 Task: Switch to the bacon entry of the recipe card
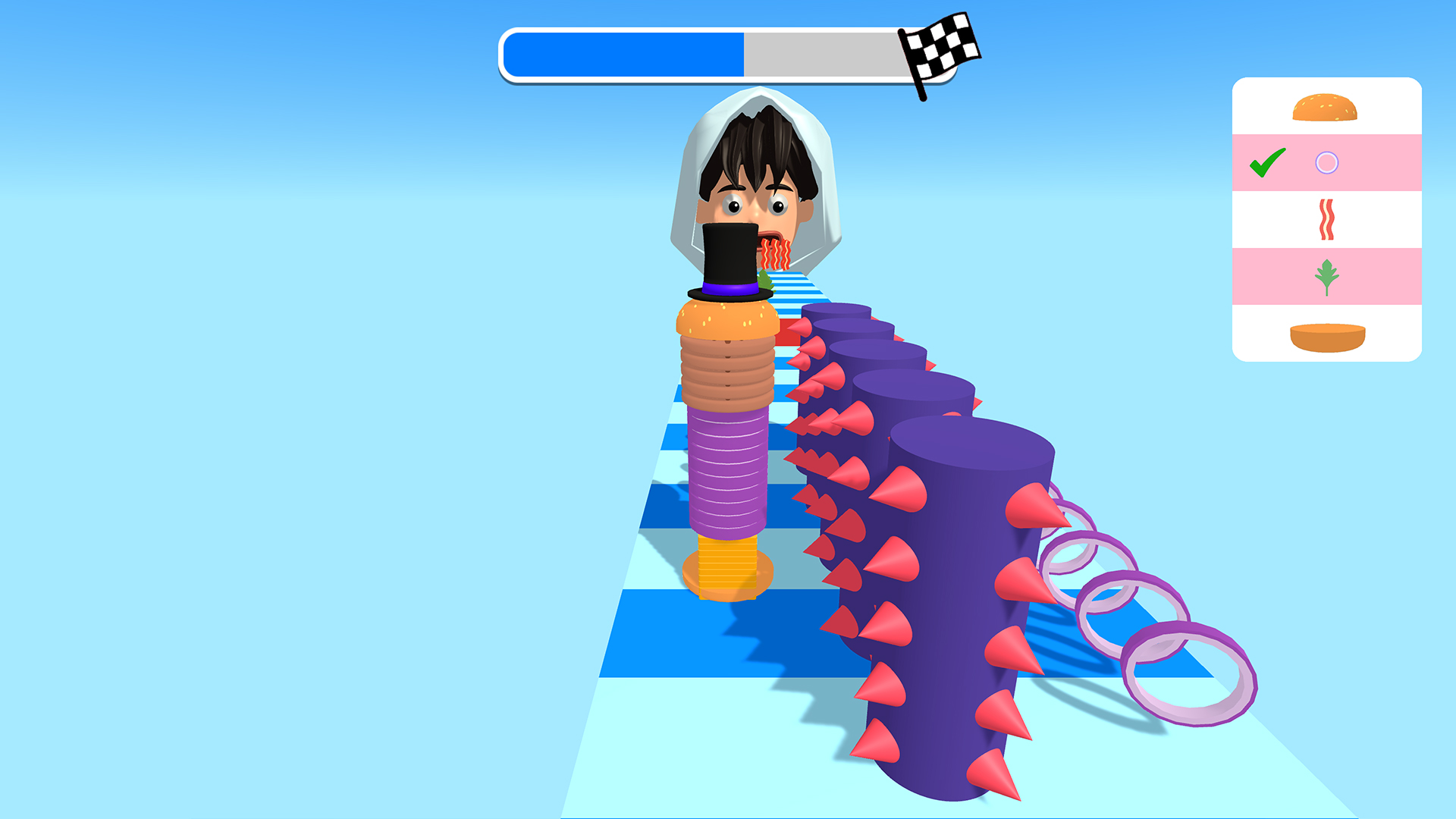[1326, 220]
